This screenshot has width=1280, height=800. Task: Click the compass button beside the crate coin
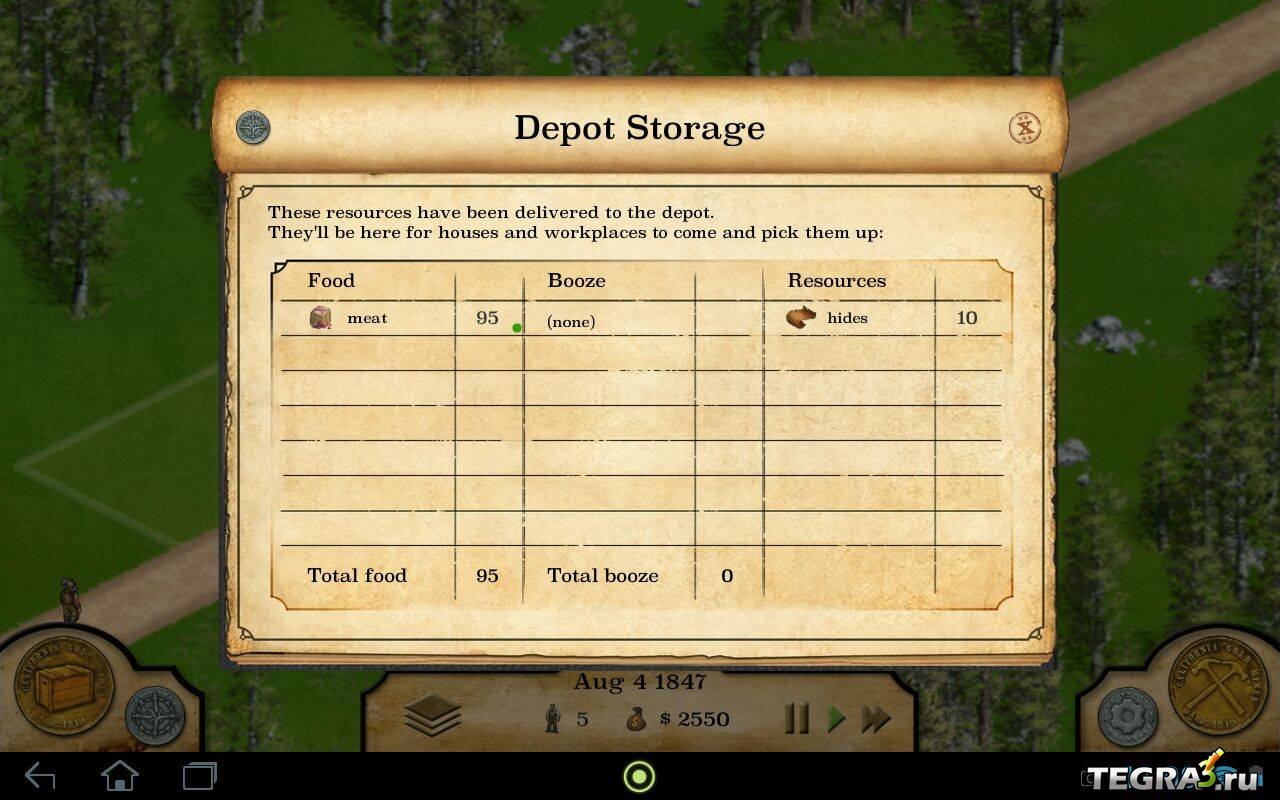[x=155, y=714]
